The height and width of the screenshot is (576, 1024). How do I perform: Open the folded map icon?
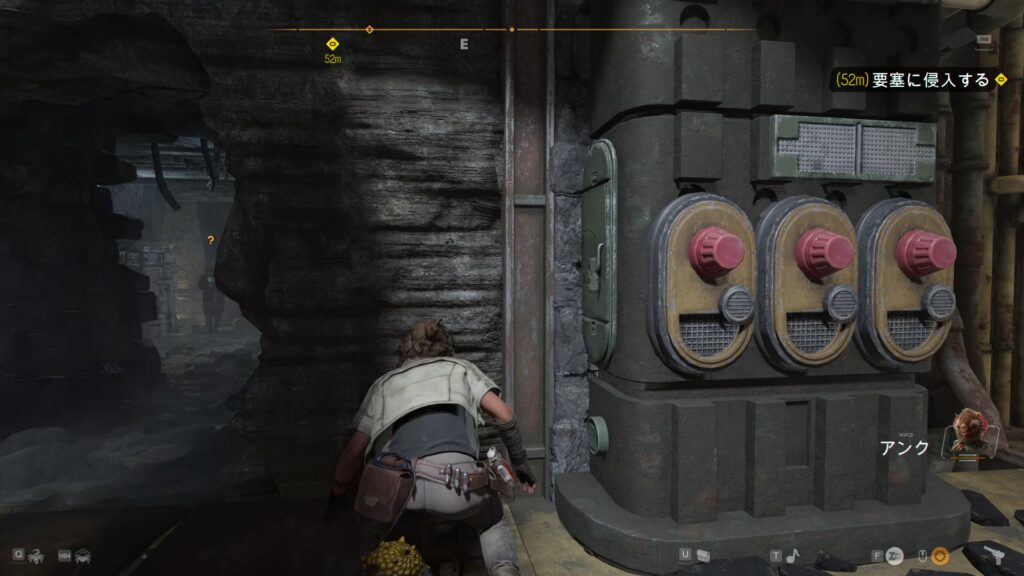coord(702,554)
